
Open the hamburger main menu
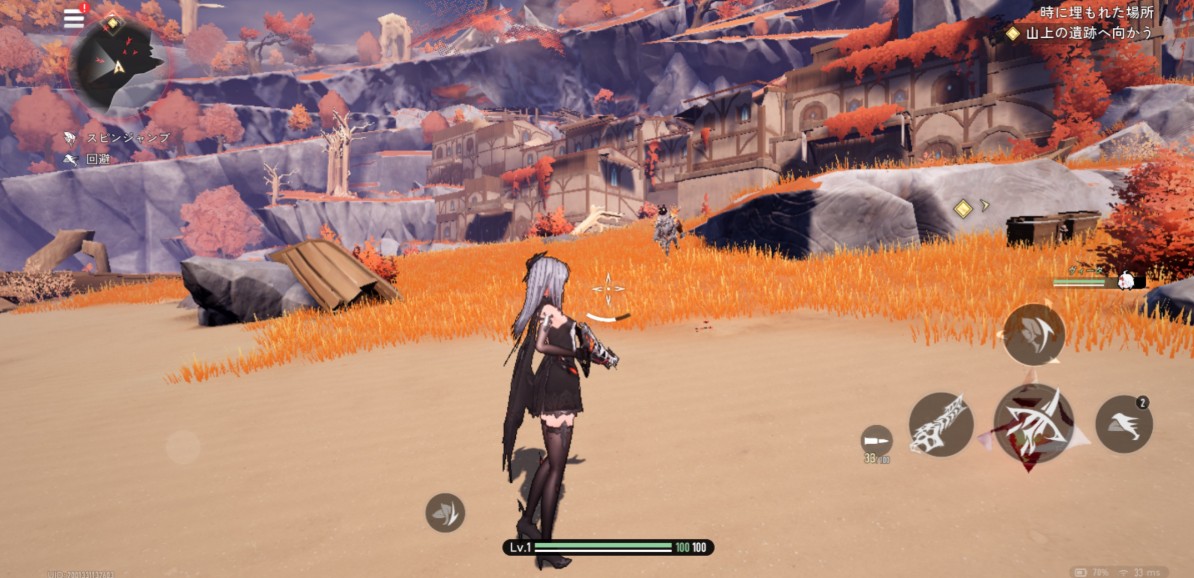[x=74, y=18]
